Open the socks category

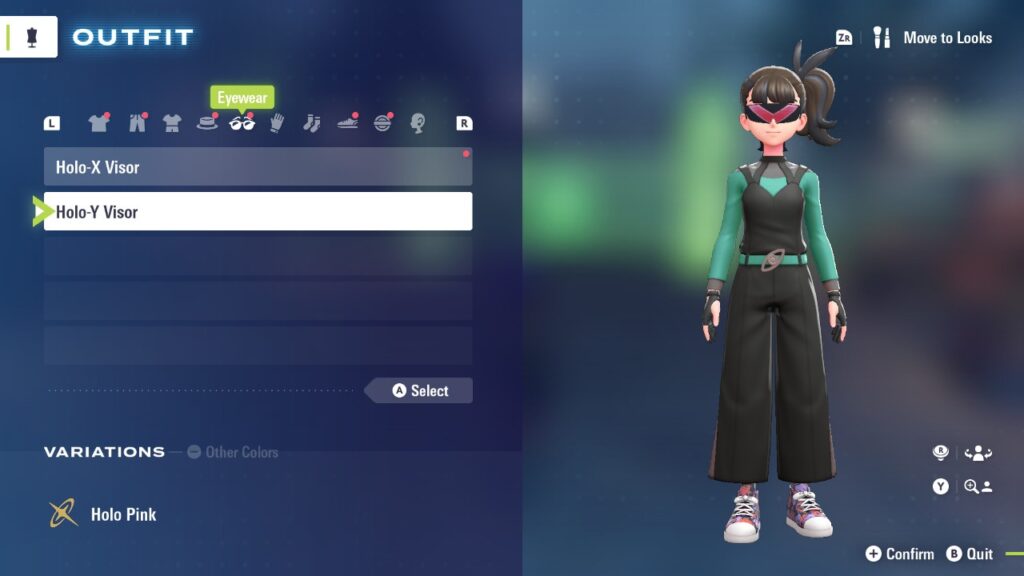click(311, 123)
